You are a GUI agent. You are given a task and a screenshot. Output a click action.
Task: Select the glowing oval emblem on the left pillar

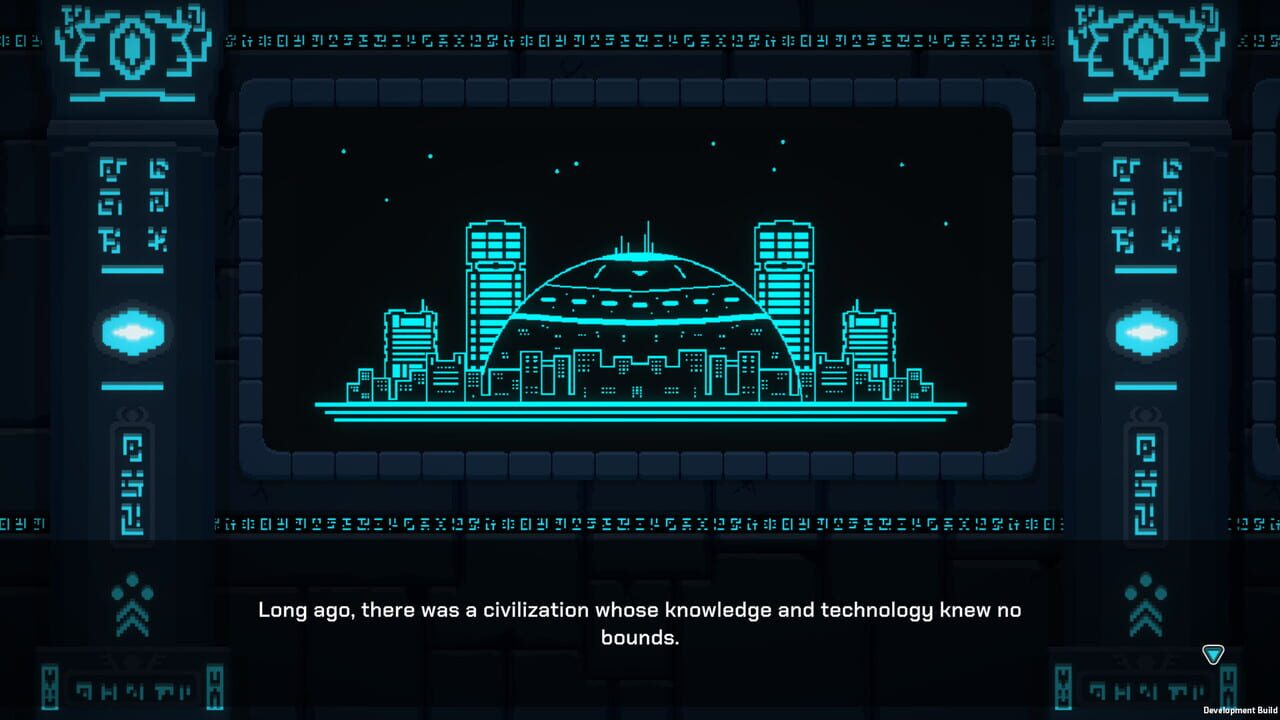tap(132, 333)
